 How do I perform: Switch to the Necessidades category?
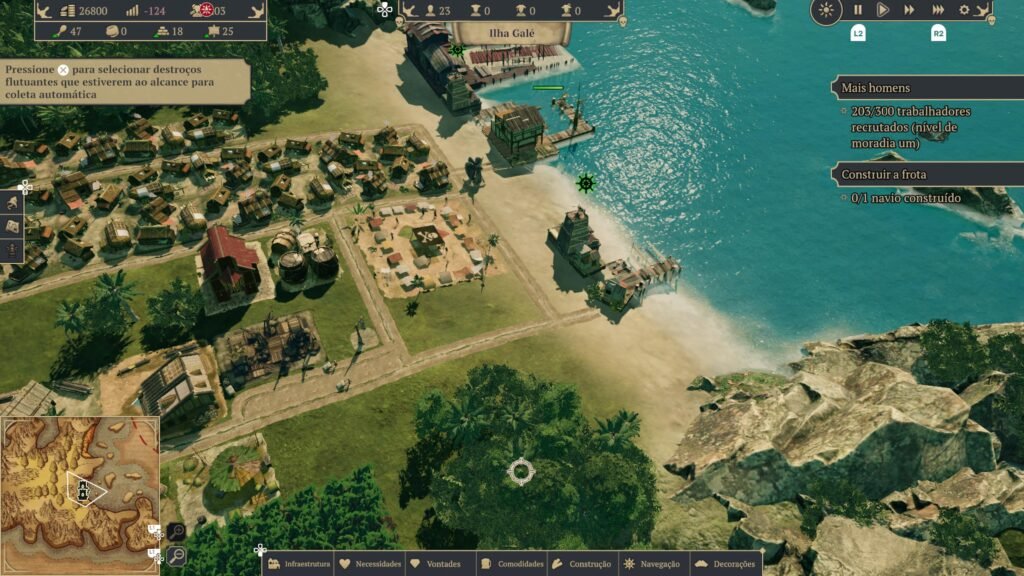coord(370,564)
